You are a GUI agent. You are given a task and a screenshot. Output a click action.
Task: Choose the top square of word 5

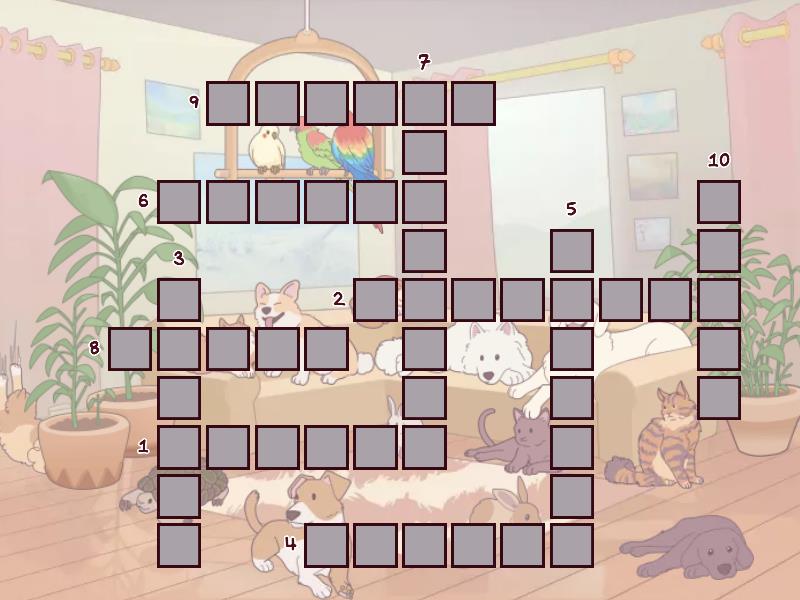(x=571, y=250)
